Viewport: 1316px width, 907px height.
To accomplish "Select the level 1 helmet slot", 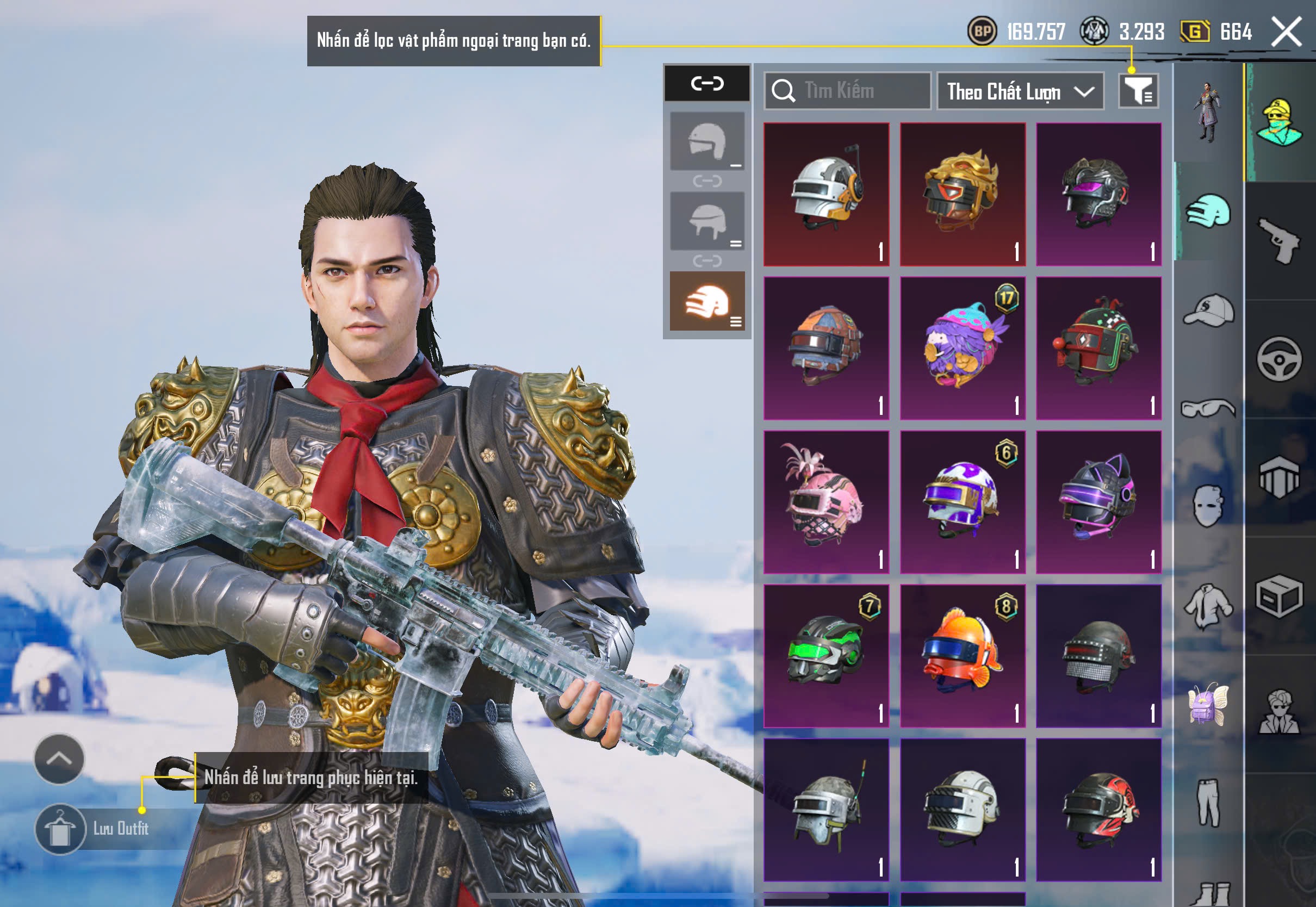I will coord(707,141).
